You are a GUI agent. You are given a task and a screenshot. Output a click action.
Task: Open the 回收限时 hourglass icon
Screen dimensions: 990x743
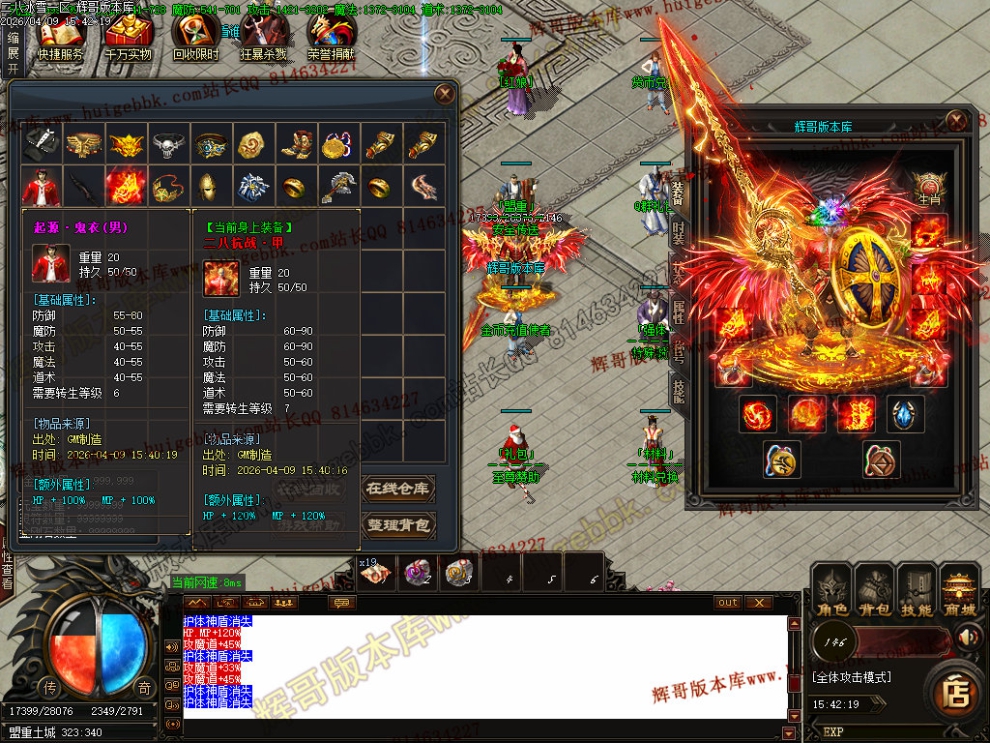(x=195, y=38)
